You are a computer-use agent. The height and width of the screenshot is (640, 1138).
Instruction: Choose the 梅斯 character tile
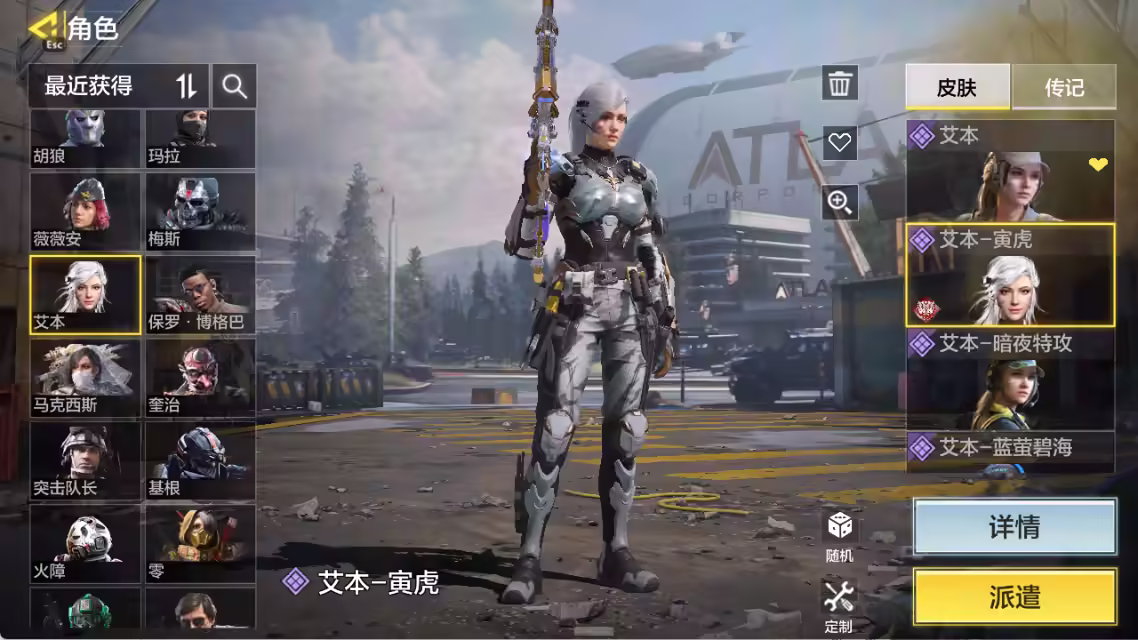pyautogui.click(x=200, y=211)
